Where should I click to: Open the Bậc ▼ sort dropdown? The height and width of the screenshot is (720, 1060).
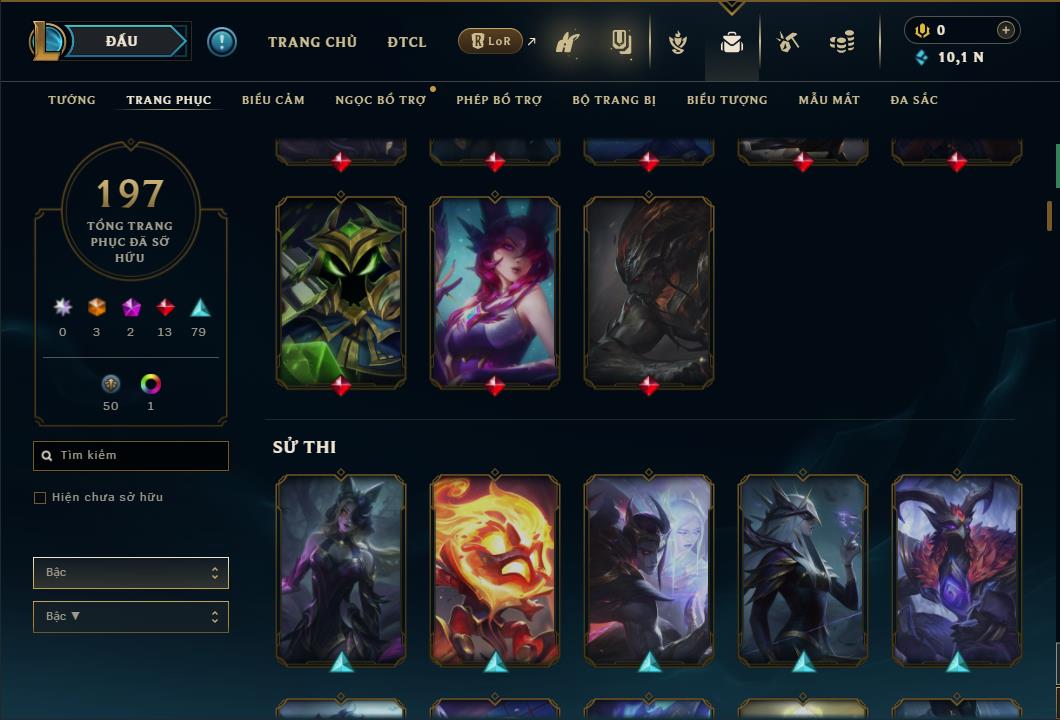131,617
